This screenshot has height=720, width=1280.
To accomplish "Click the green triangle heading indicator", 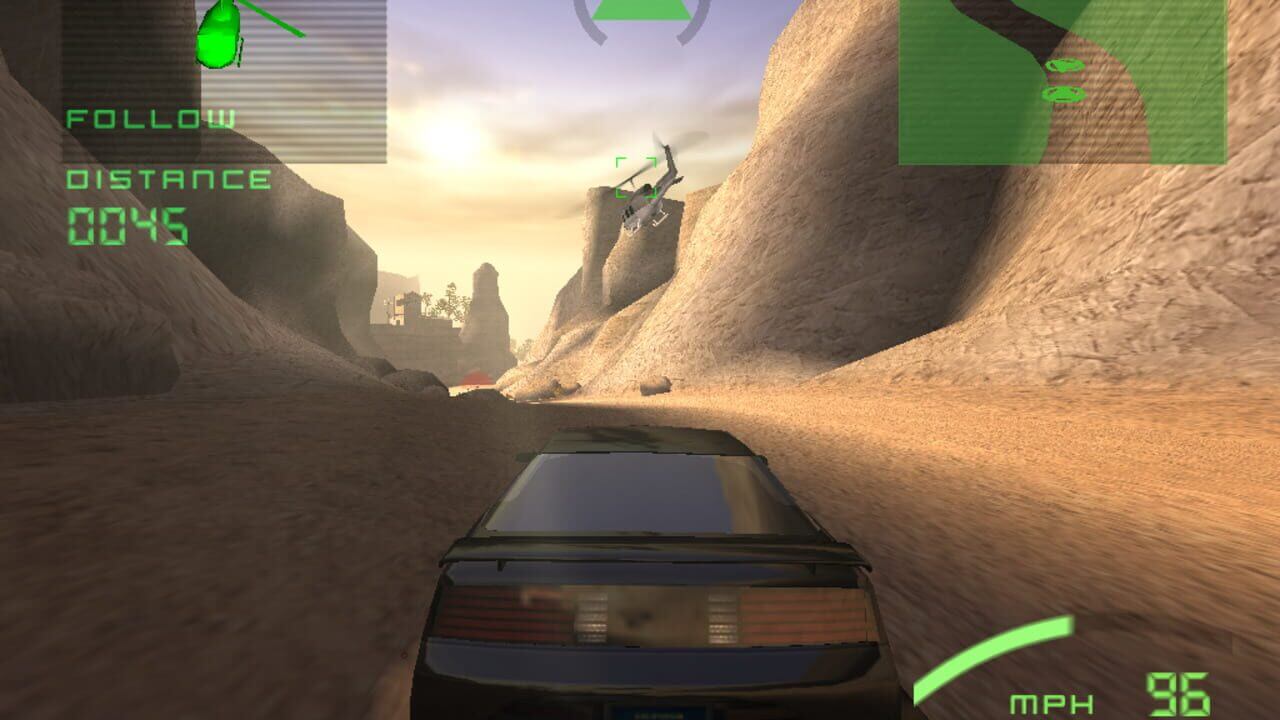I will pos(642,10).
